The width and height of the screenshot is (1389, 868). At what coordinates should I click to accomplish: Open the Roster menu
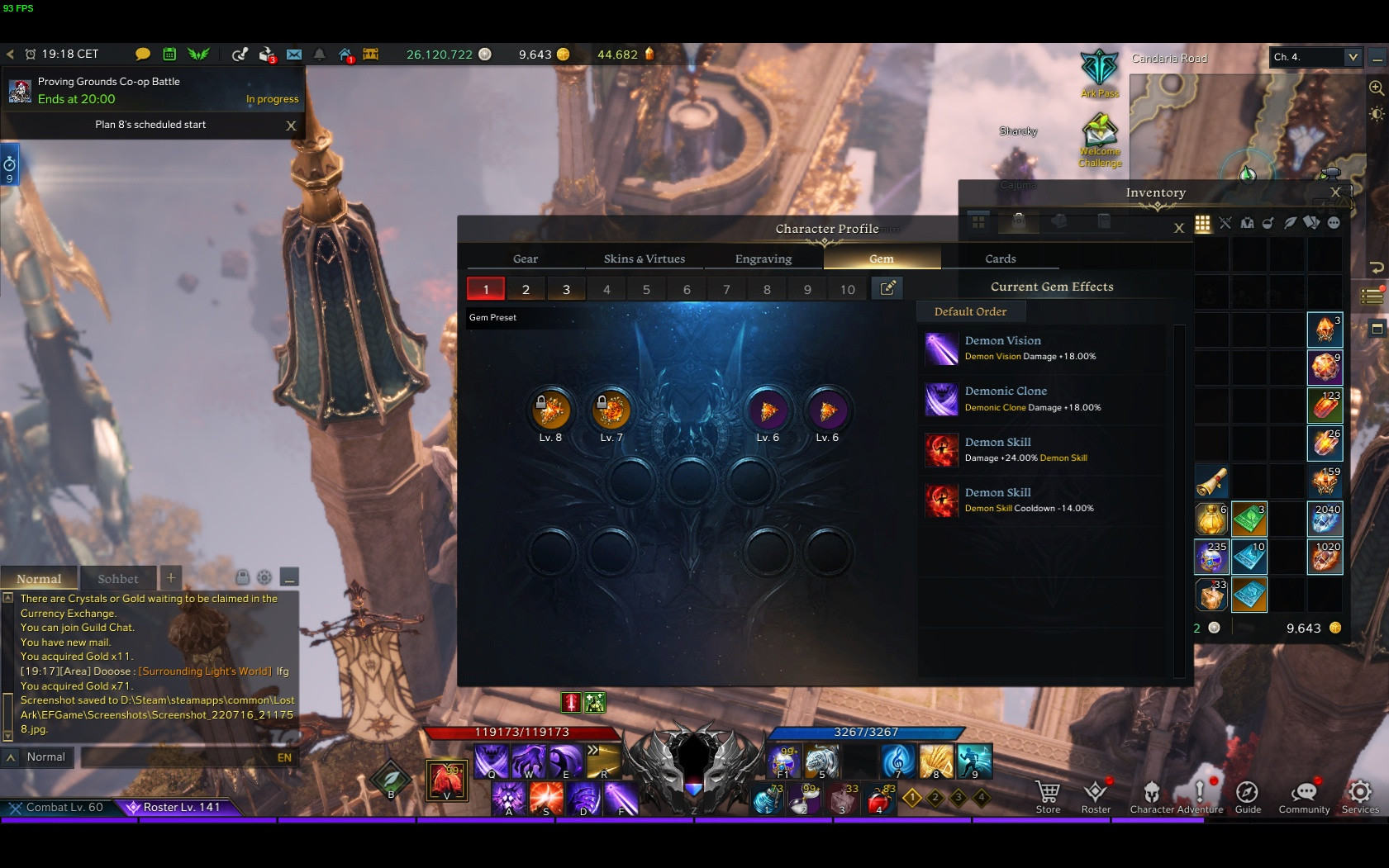(1096, 797)
